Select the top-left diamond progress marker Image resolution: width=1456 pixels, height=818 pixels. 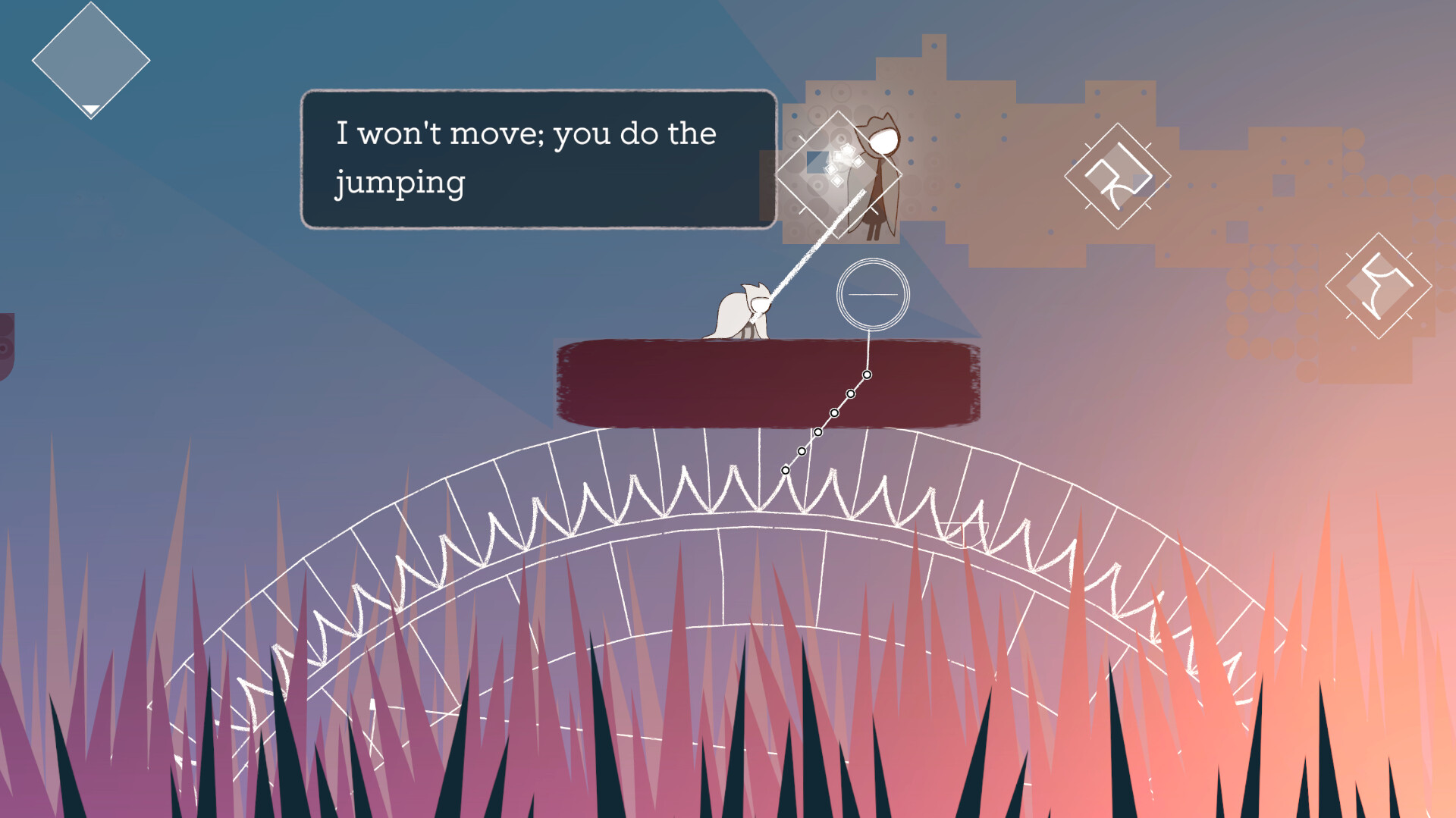pos(89,59)
